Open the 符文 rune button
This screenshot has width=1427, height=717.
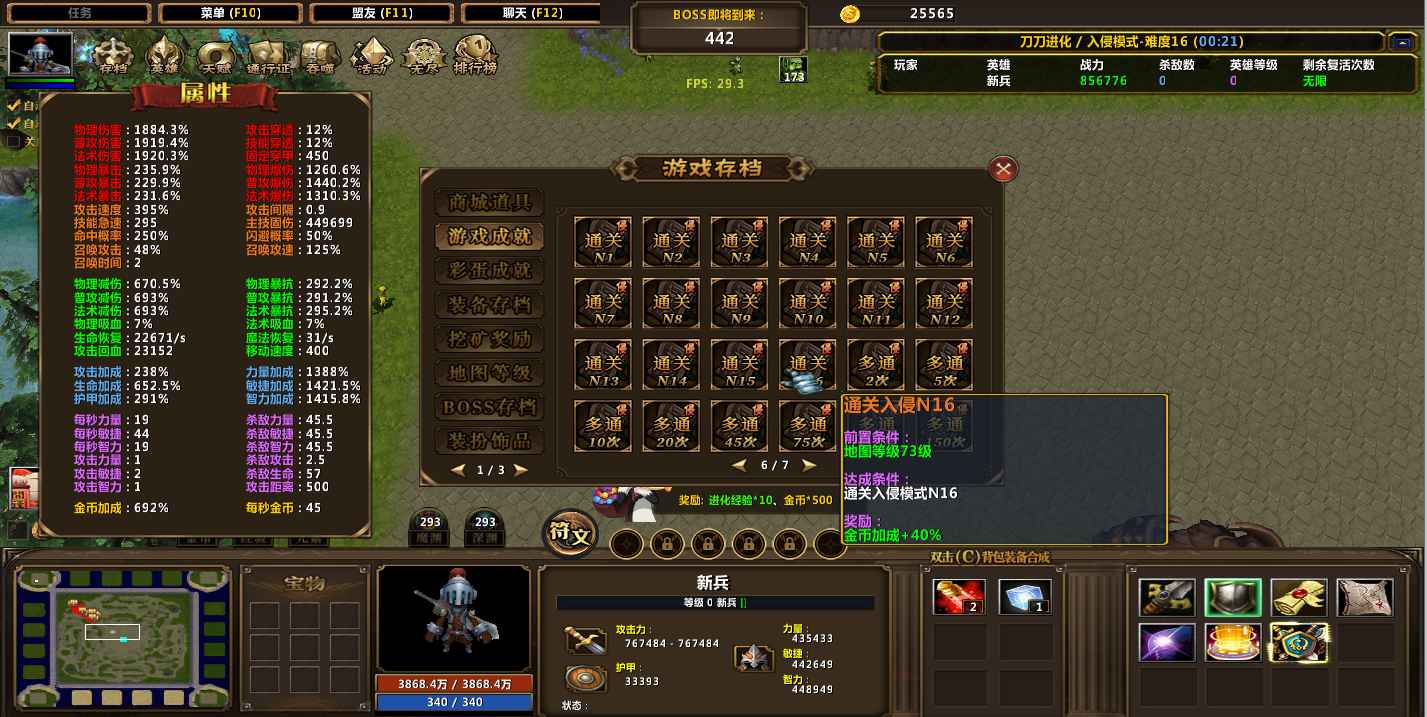(569, 535)
